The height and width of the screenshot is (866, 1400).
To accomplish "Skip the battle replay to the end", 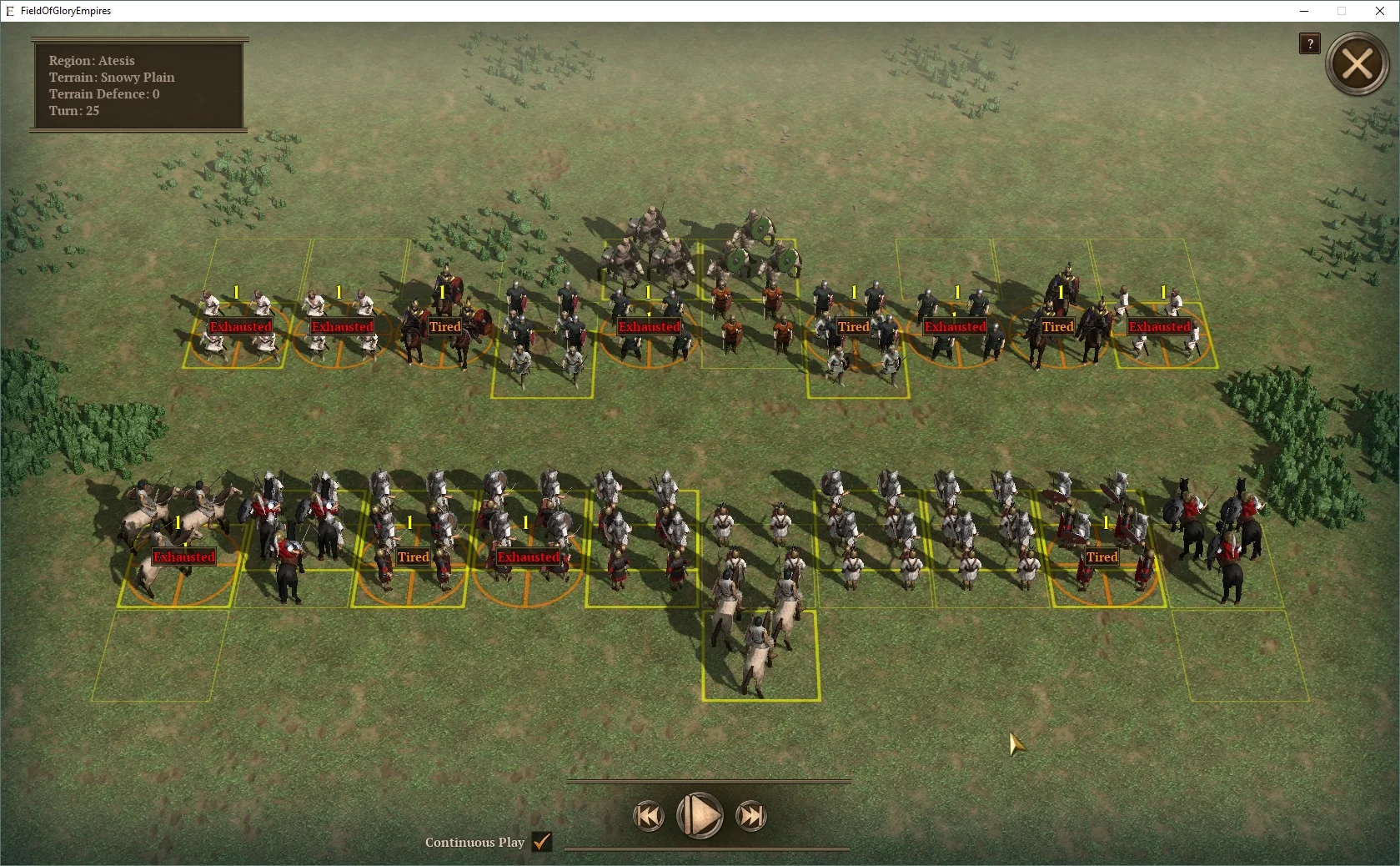I will (750, 816).
